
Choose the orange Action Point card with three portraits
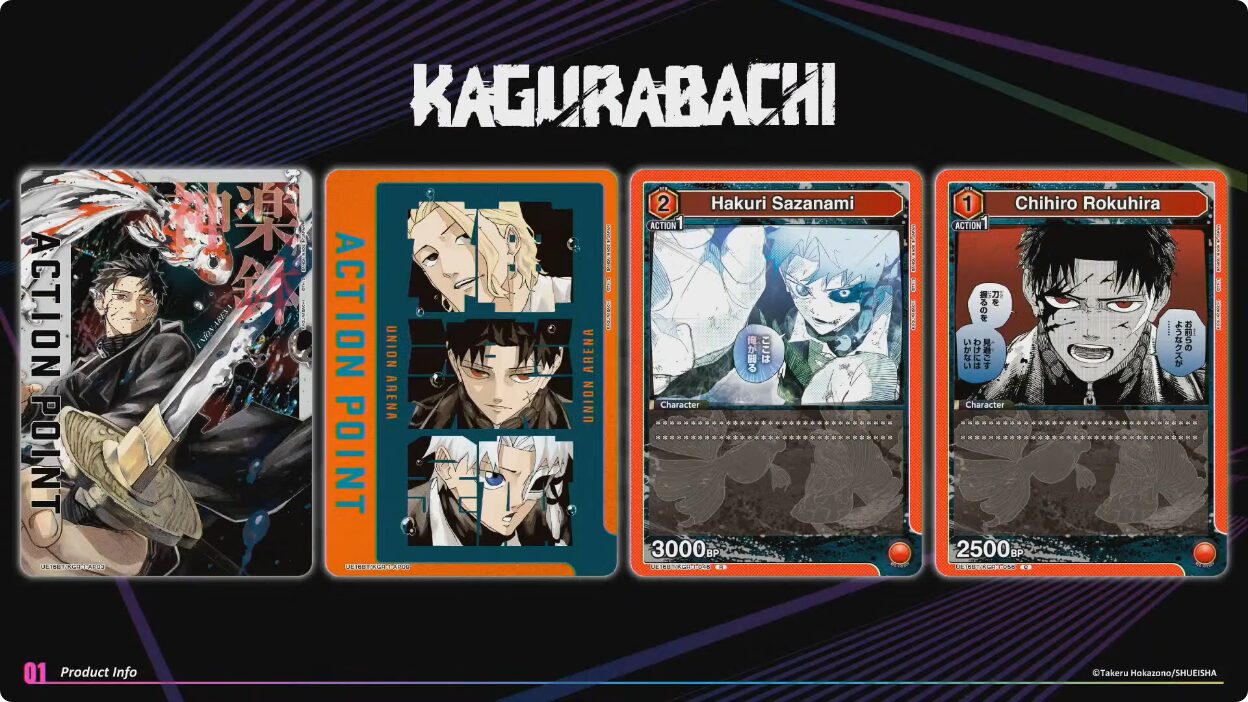(471, 372)
